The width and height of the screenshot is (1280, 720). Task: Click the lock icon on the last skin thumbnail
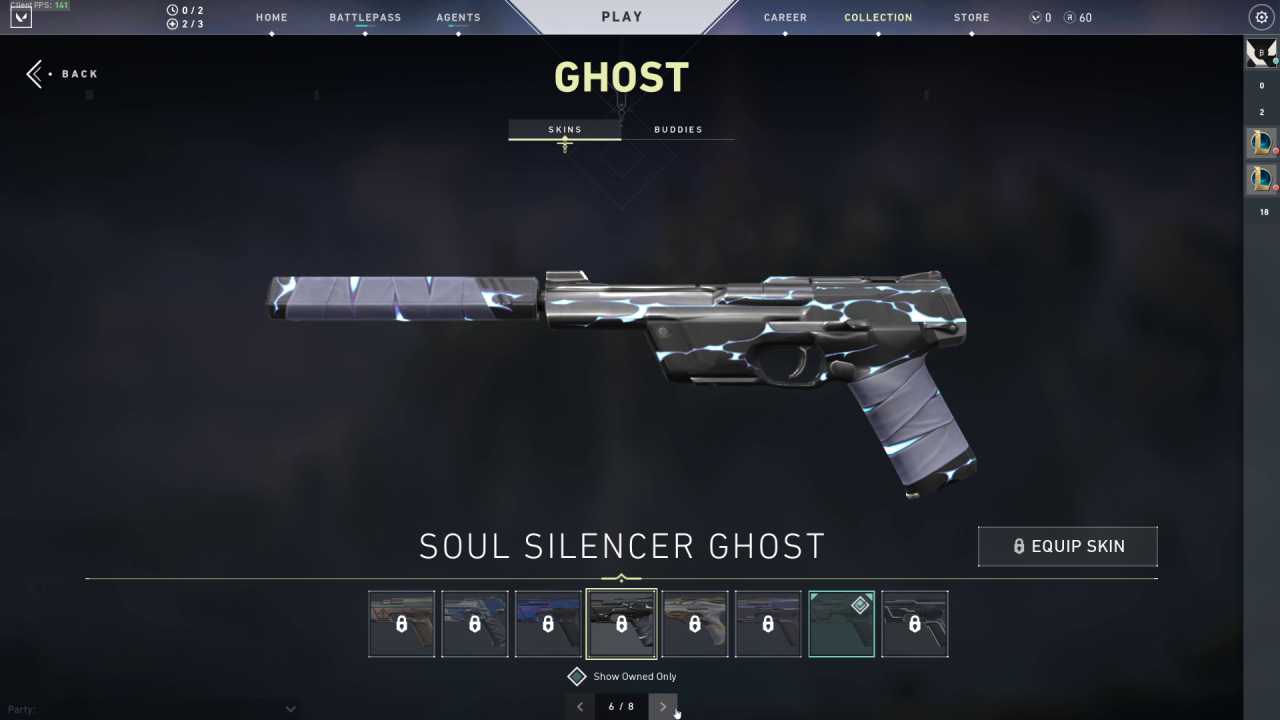click(x=915, y=624)
